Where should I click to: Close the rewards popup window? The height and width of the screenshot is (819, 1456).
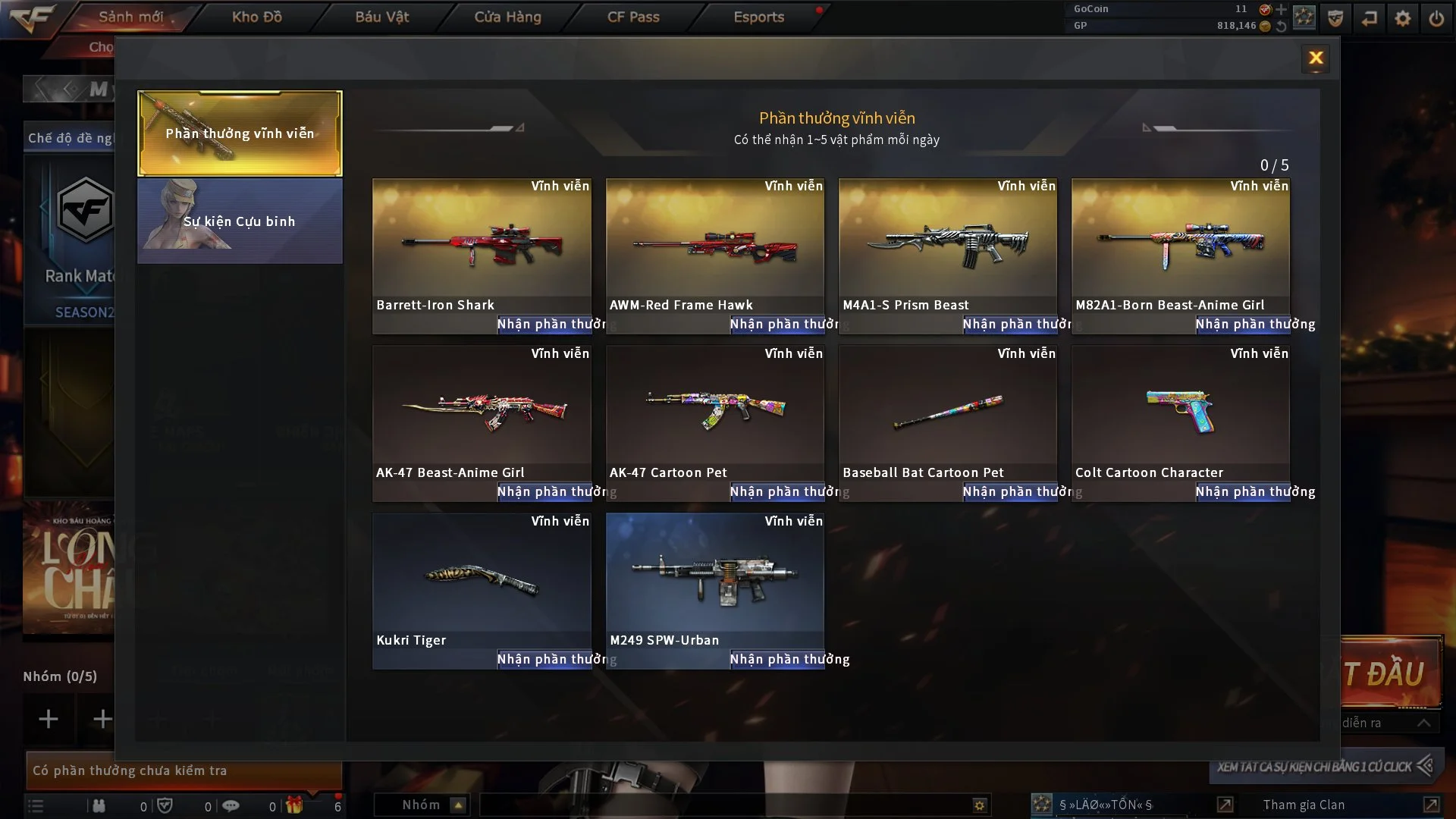click(x=1316, y=58)
